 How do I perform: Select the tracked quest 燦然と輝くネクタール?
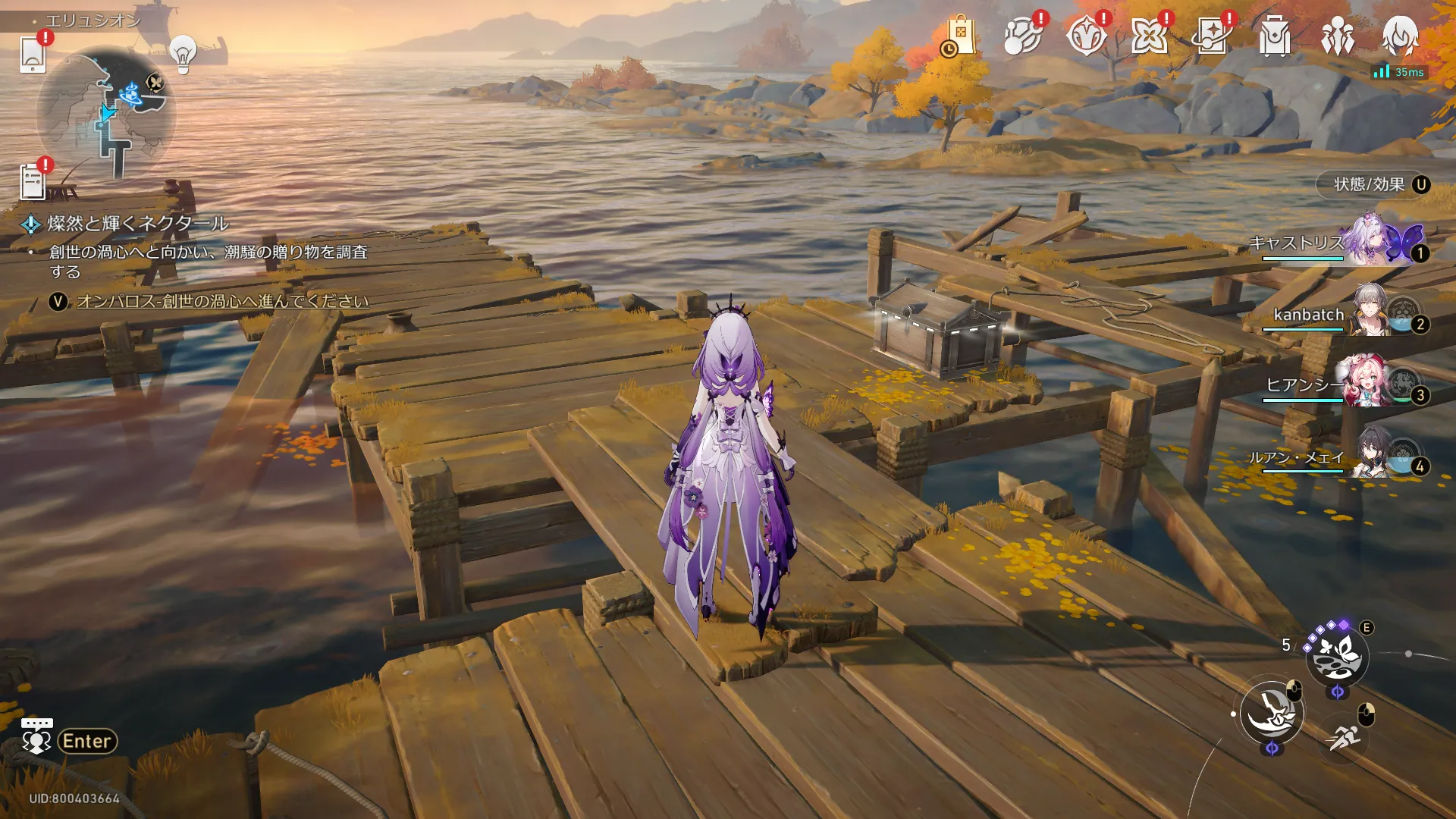tap(137, 224)
